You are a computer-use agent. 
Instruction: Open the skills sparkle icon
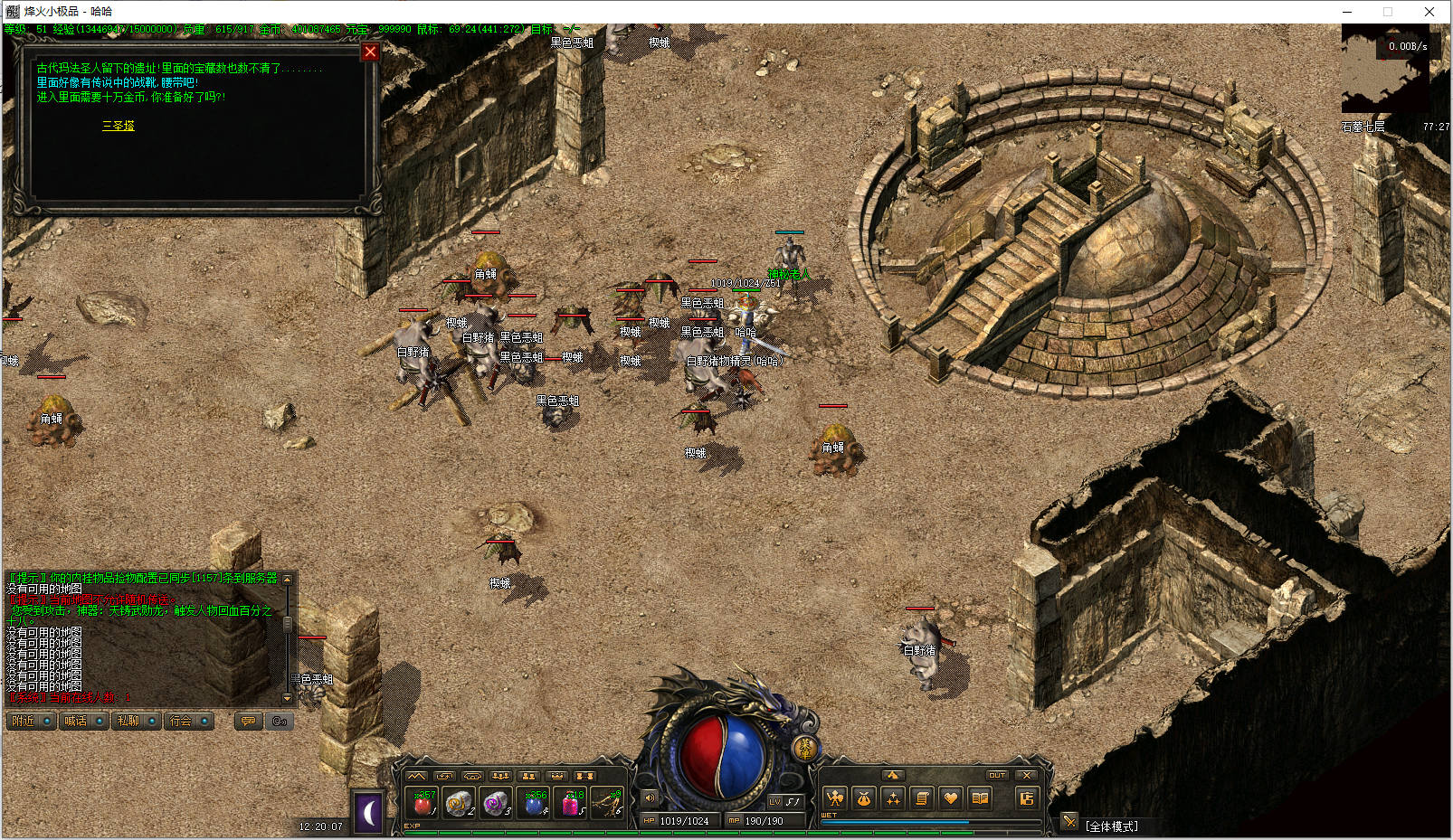point(893,798)
